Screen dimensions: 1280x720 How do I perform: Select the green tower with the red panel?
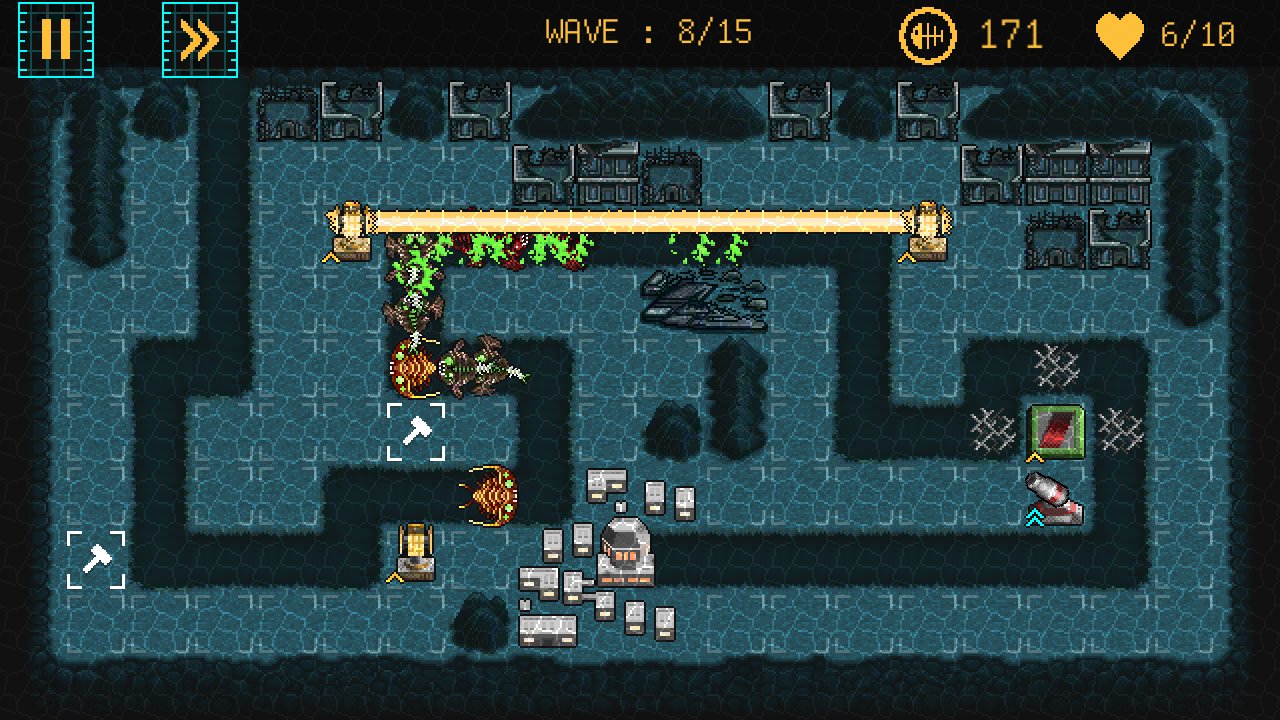[1056, 431]
